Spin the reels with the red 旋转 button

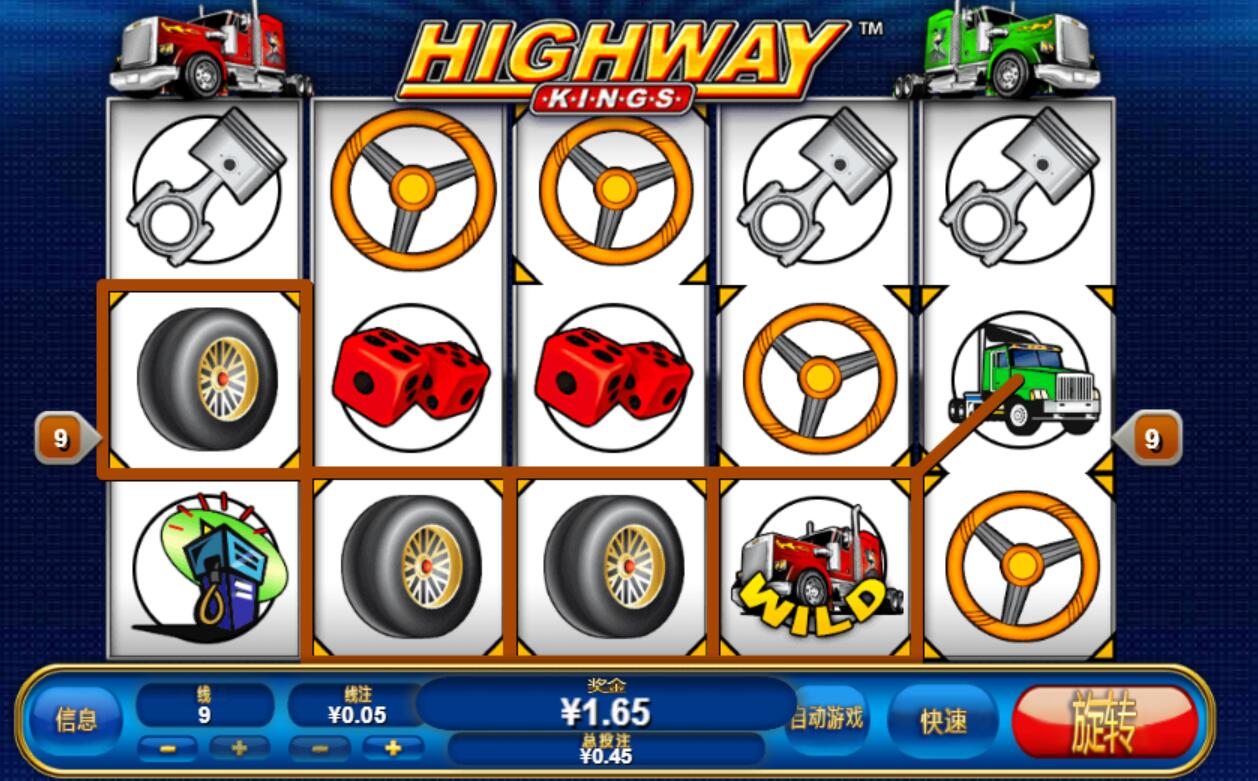(x=1104, y=721)
